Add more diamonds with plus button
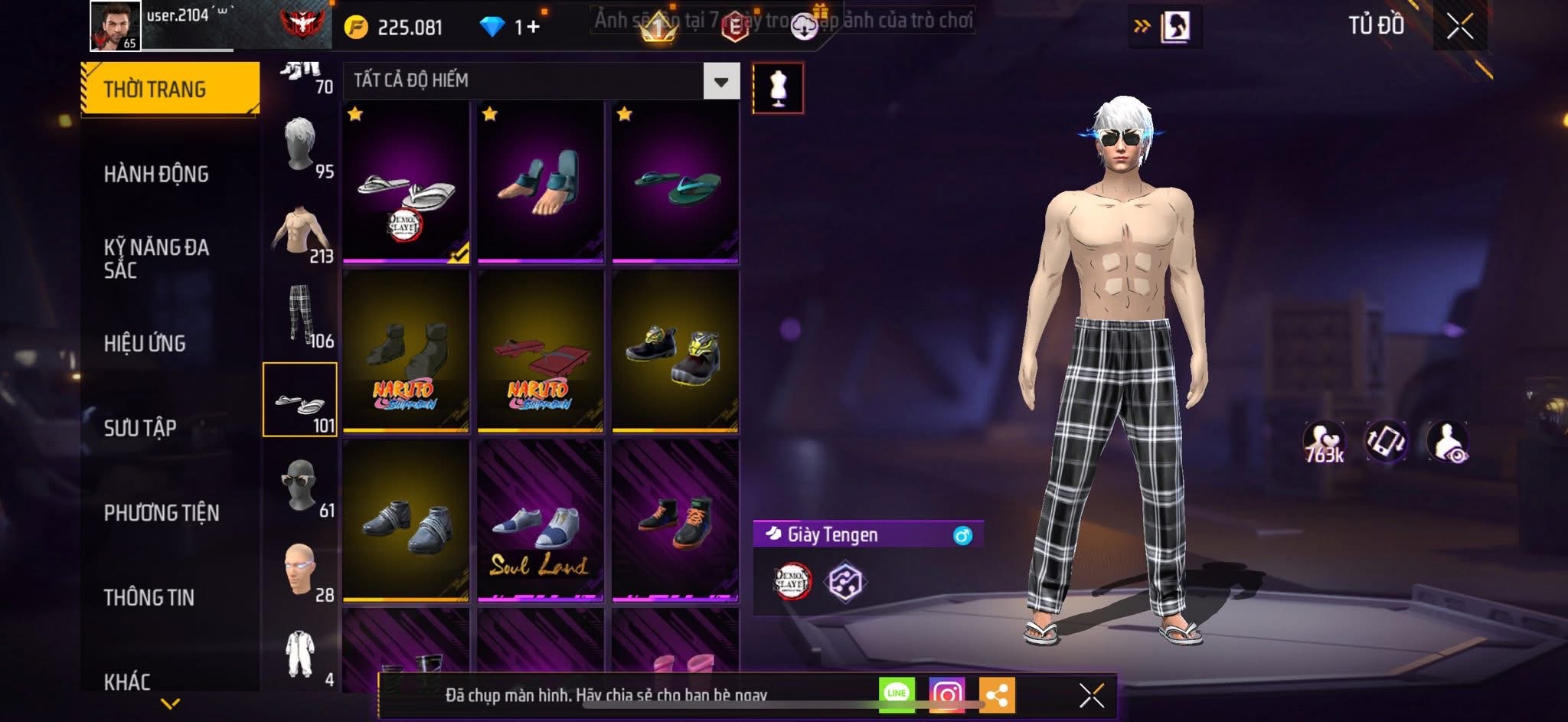The image size is (1568, 722). tap(532, 28)
